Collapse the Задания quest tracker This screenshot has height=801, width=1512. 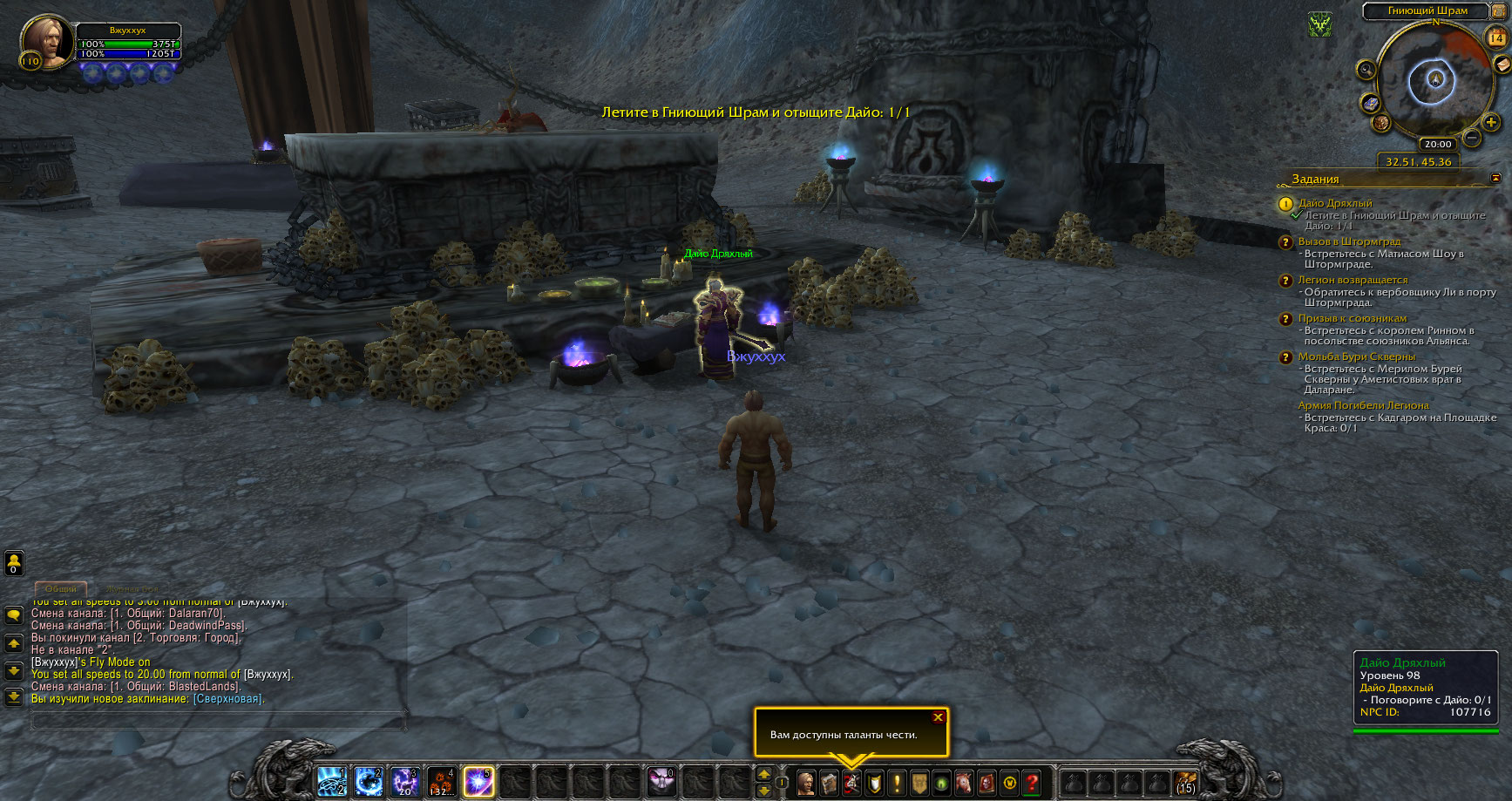pyautogui.click(x=1495, y=178)
